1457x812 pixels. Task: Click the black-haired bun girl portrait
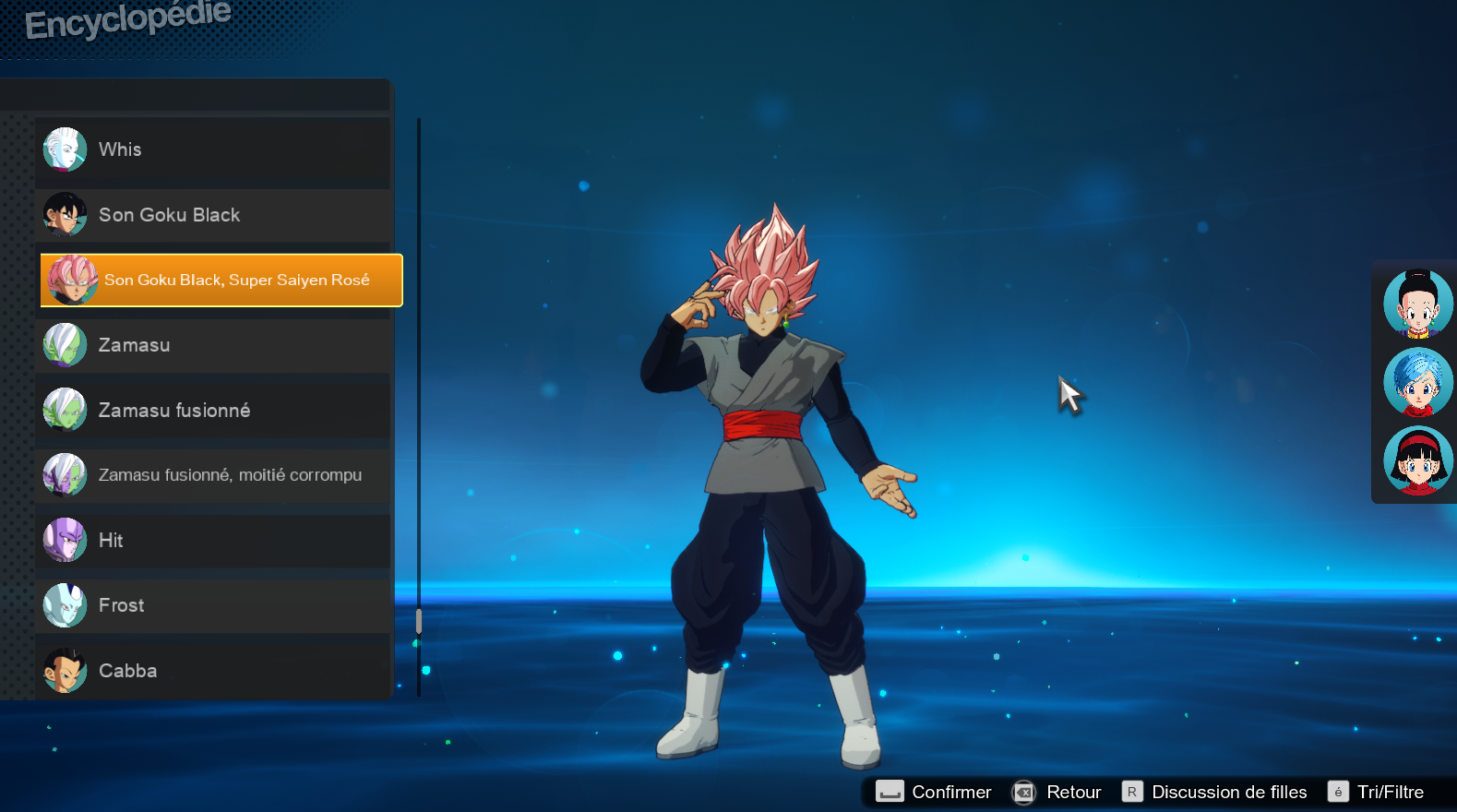click(1417, 304)
